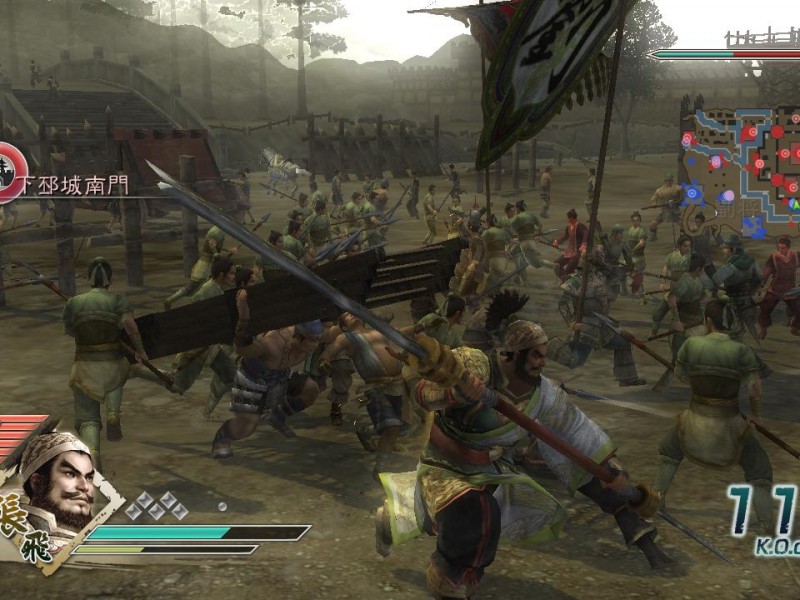Click the battlefield minimap

click(x=741, y=164)
